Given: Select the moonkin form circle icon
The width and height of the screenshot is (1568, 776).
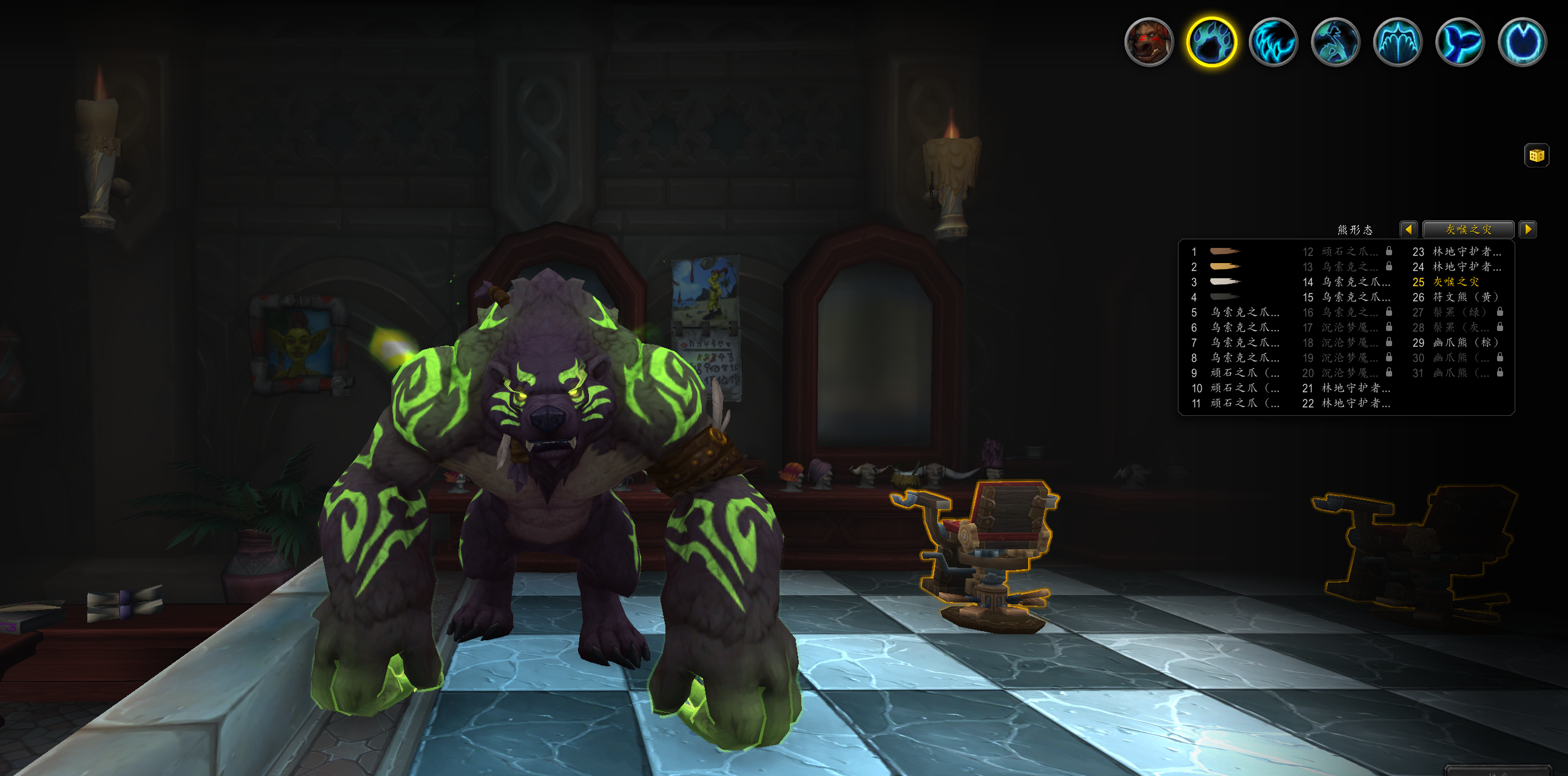Looking at the screenshot, I should point(1522,41).
